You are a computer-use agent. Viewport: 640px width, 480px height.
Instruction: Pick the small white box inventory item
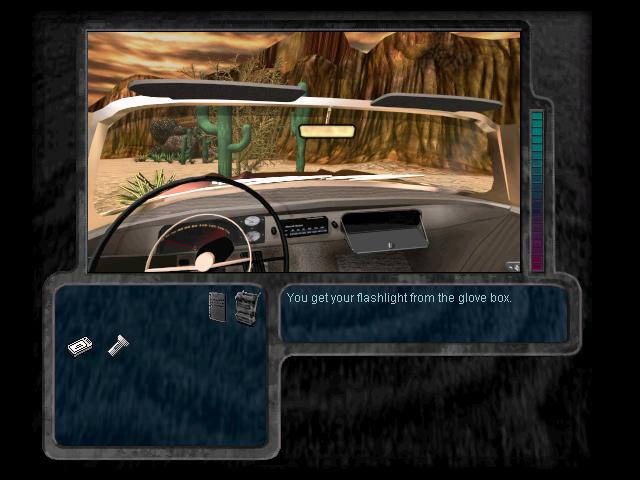[x=80, y=346]
